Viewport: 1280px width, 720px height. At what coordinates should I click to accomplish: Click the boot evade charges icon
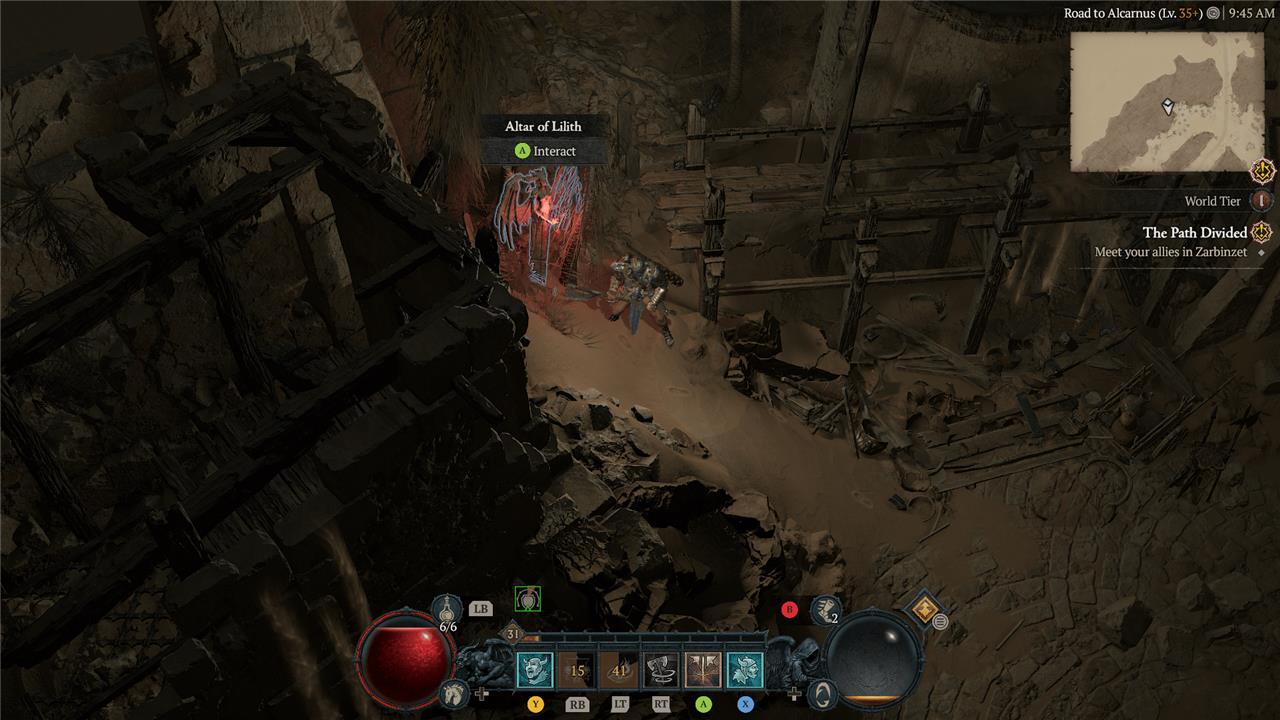824,608
